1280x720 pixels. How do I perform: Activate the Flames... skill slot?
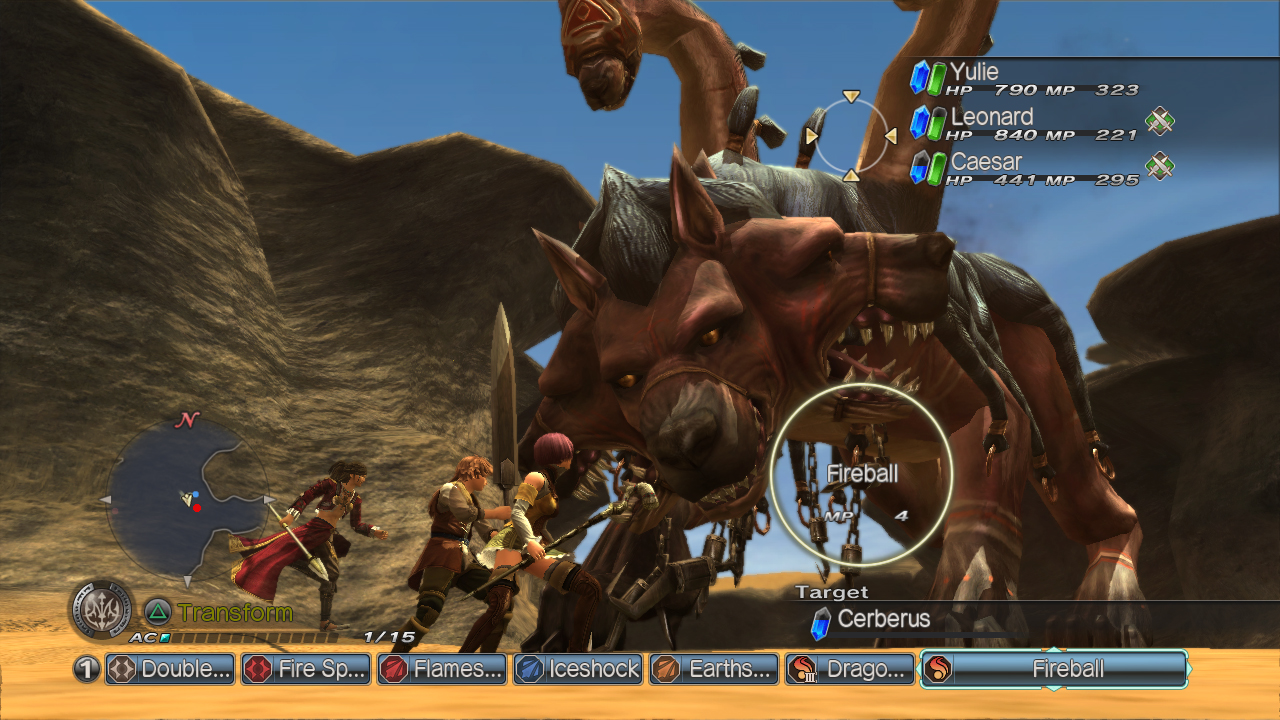coord(443,669)
